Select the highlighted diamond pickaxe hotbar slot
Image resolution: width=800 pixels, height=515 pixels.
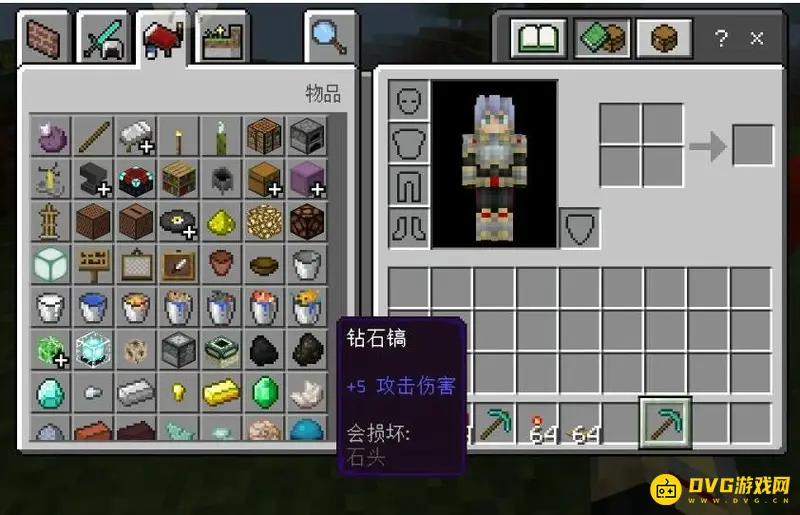coord(664,422)
